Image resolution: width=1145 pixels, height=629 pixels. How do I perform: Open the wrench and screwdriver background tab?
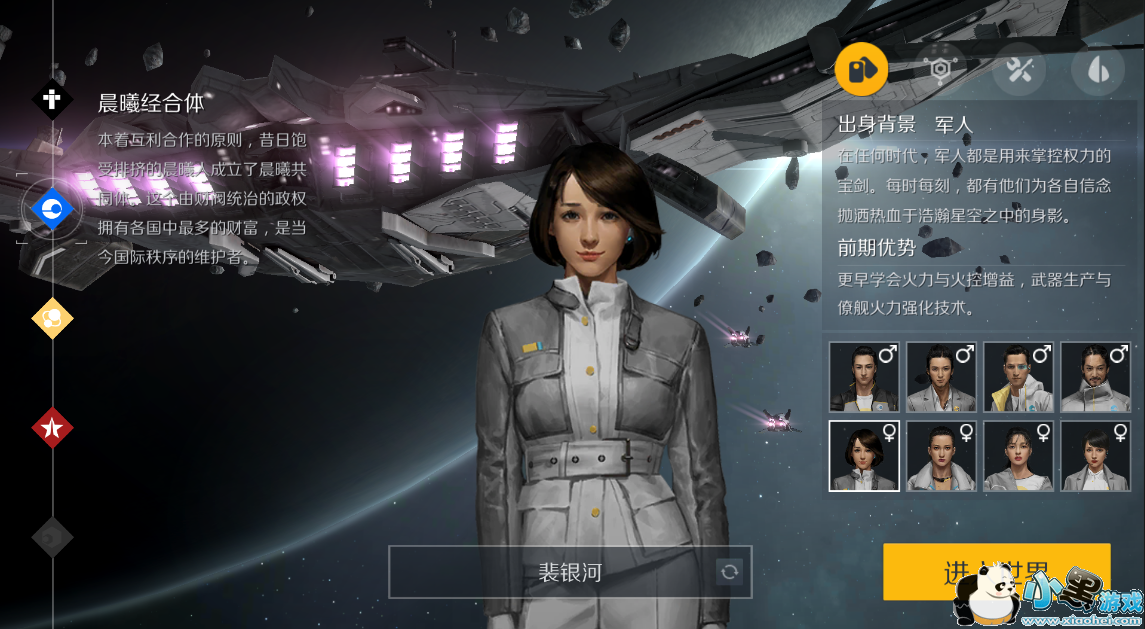[x=1019, y=69]
